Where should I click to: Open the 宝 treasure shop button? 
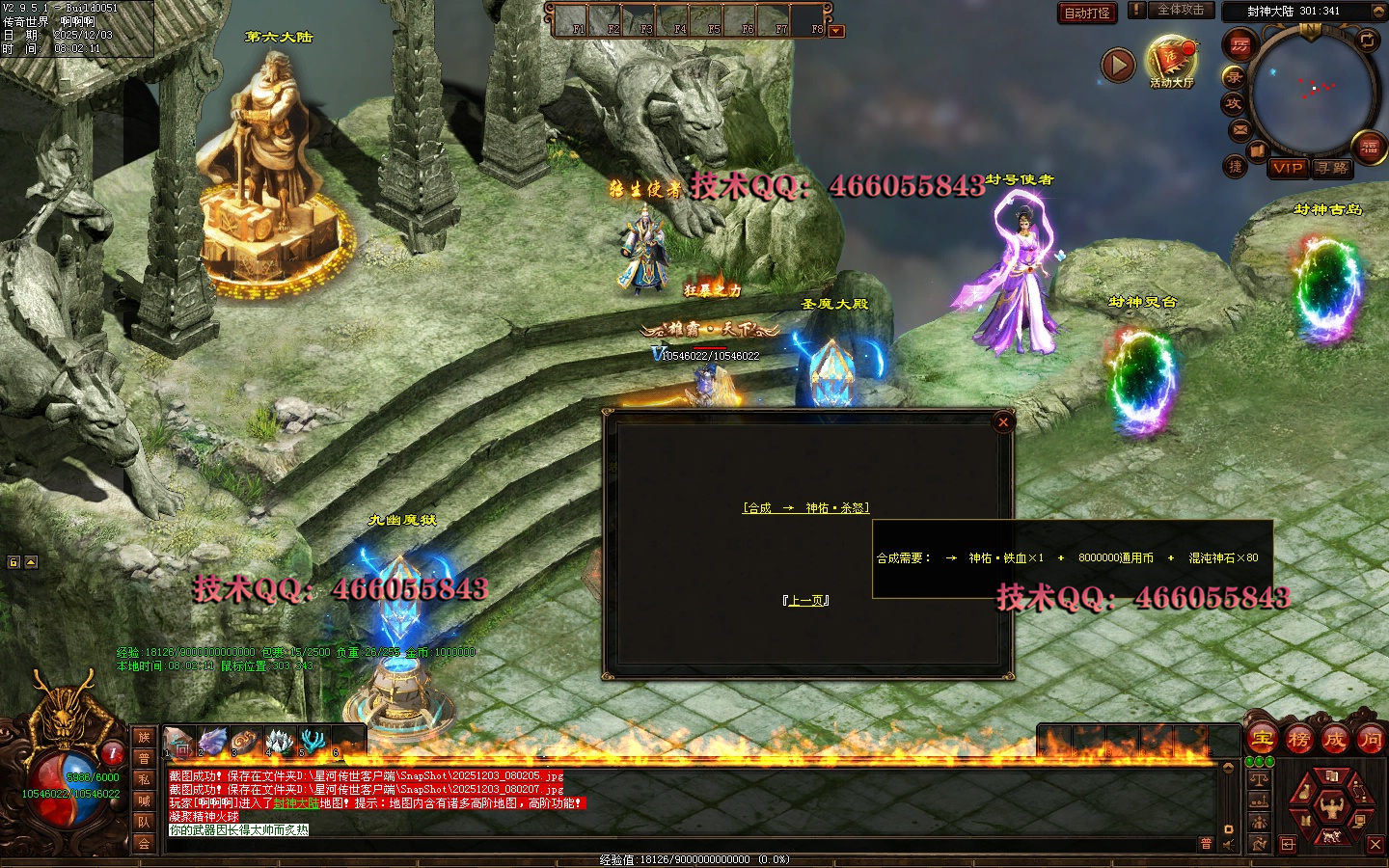click(x=1261, y=740)
